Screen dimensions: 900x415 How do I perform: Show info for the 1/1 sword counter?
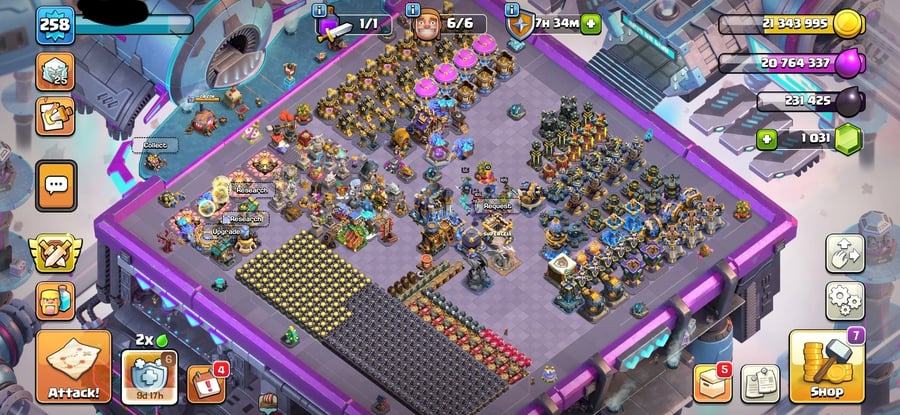tap(319, 10)
